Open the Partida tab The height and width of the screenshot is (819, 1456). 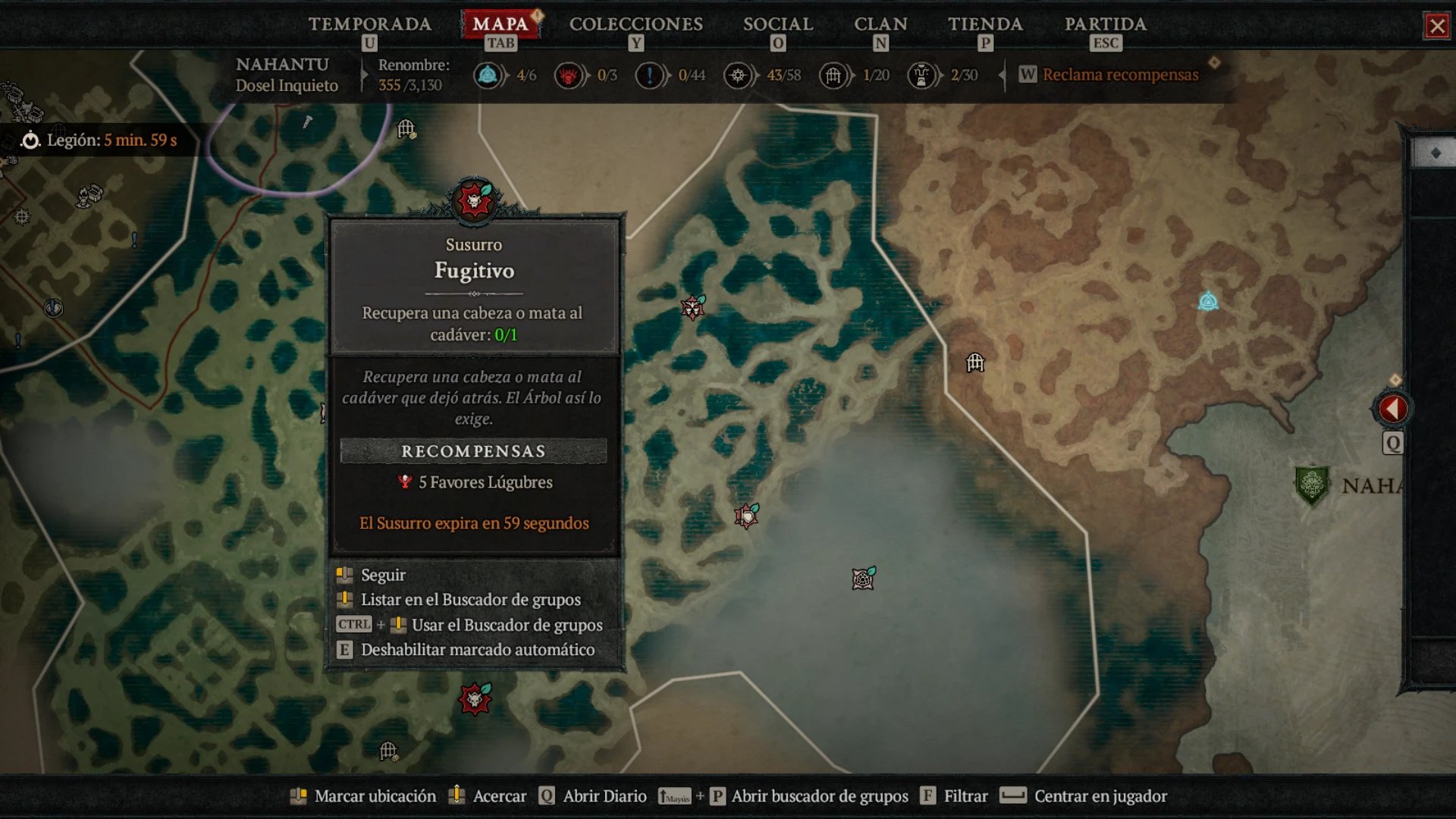pos(1105,24)
